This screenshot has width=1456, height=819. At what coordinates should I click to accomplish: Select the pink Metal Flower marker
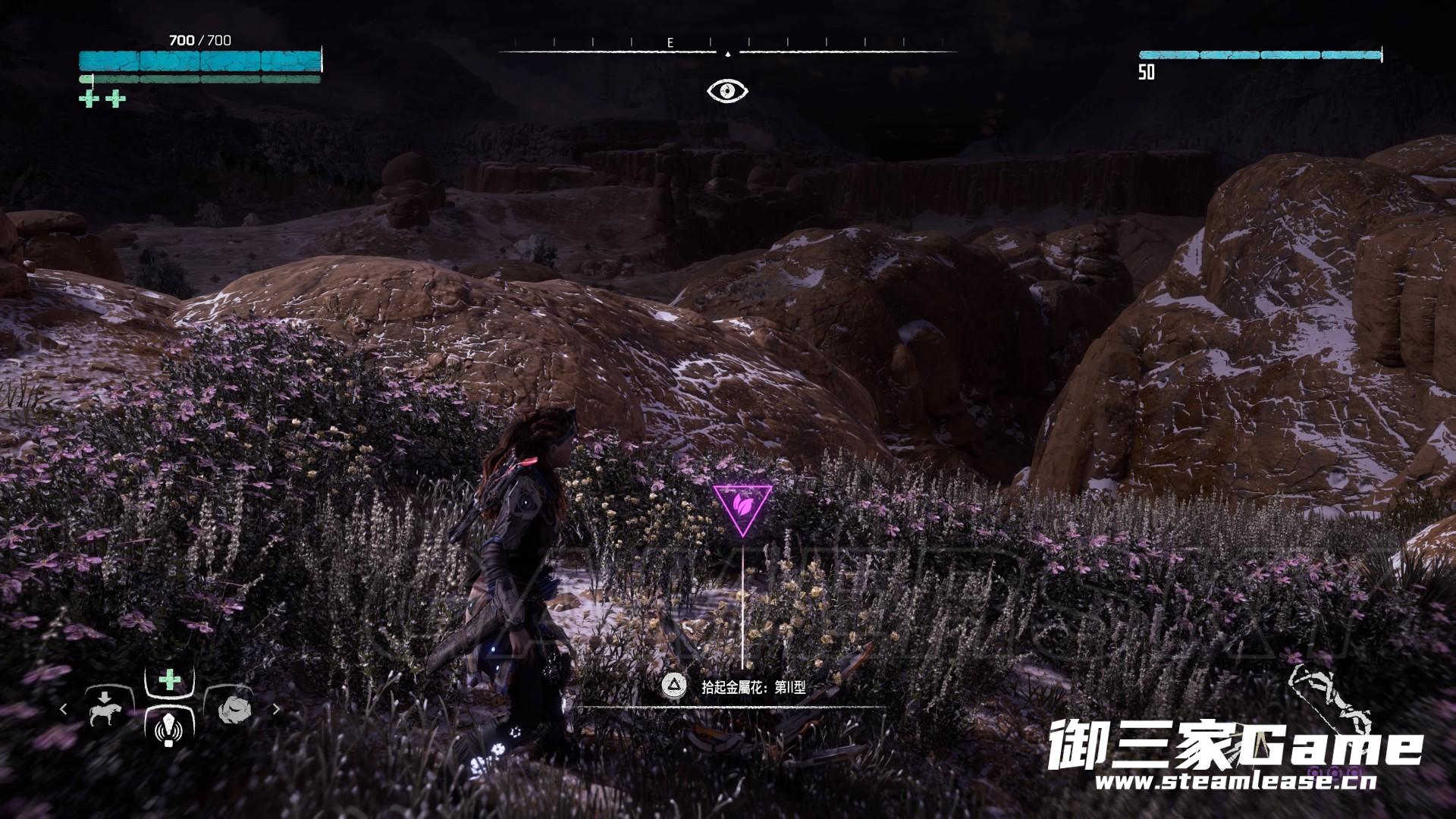[742, 506]
